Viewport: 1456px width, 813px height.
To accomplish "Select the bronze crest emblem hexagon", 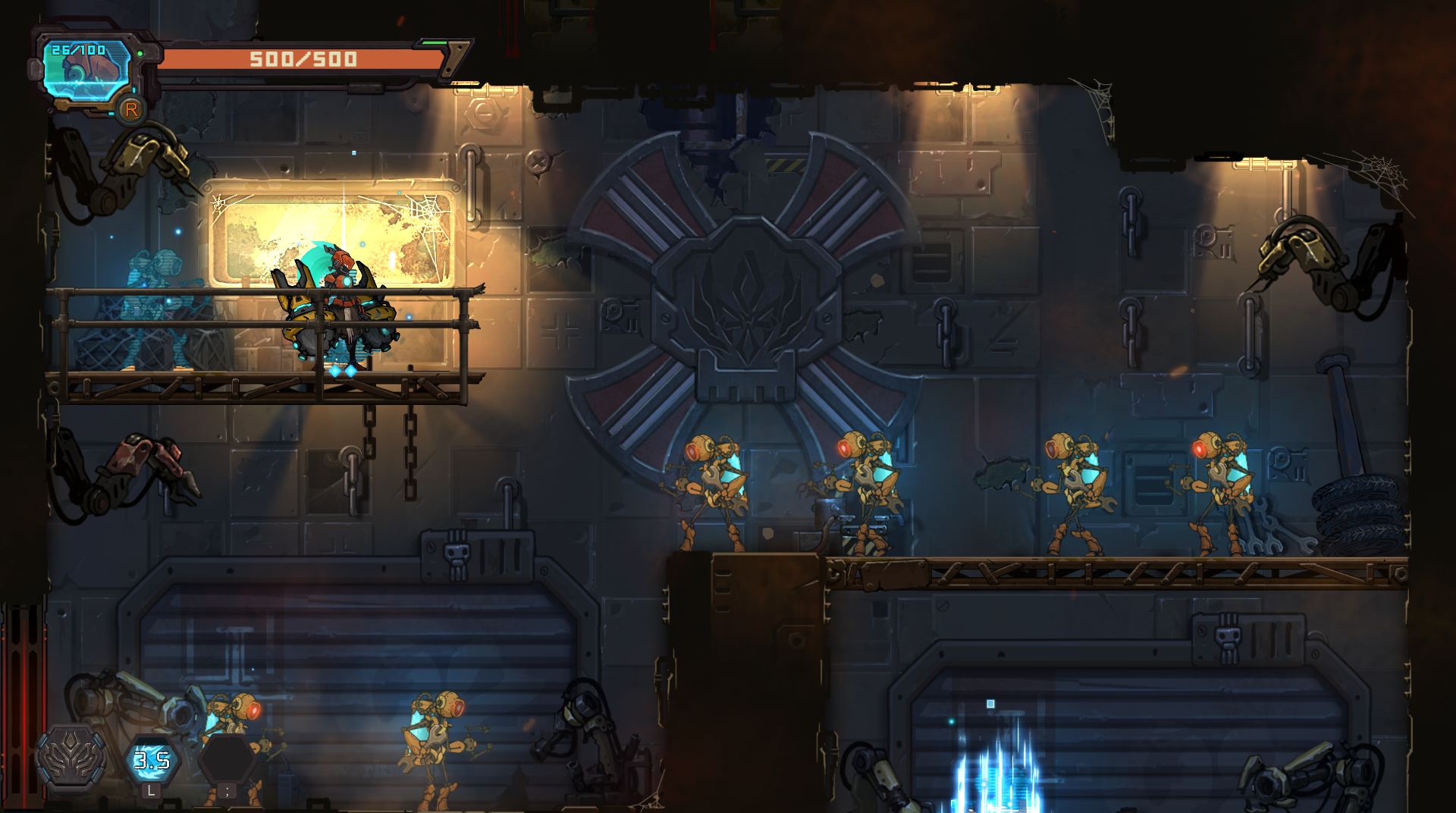I will click(x=72, y=757).
